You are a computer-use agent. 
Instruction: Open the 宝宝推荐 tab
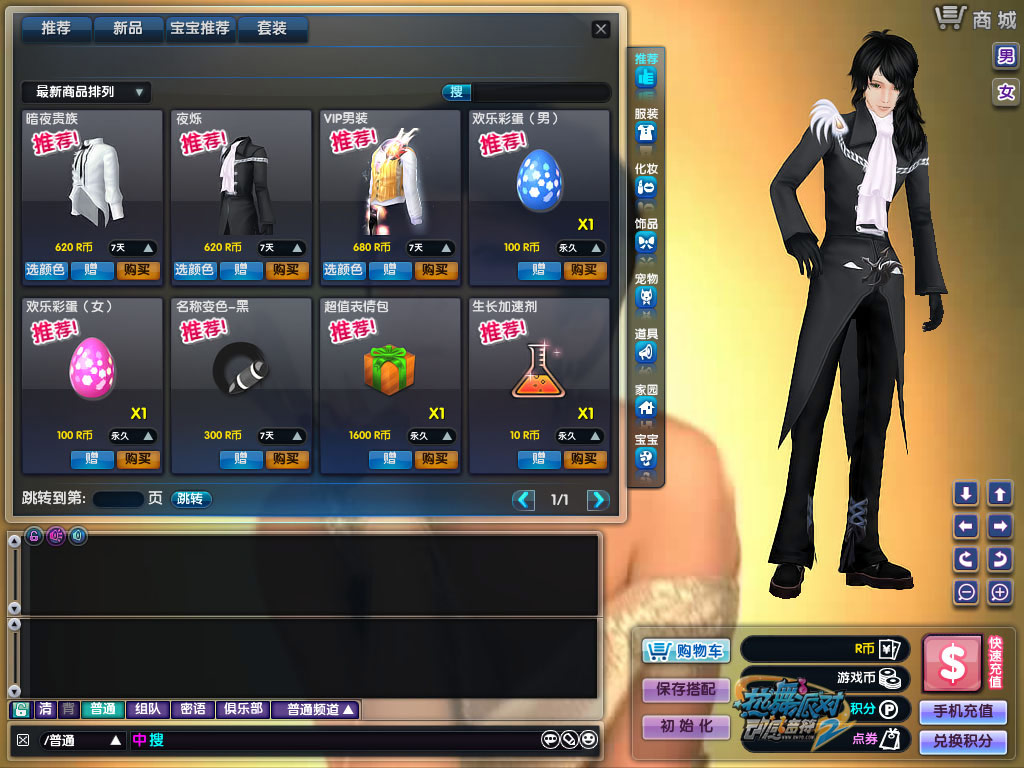(200, 29)
